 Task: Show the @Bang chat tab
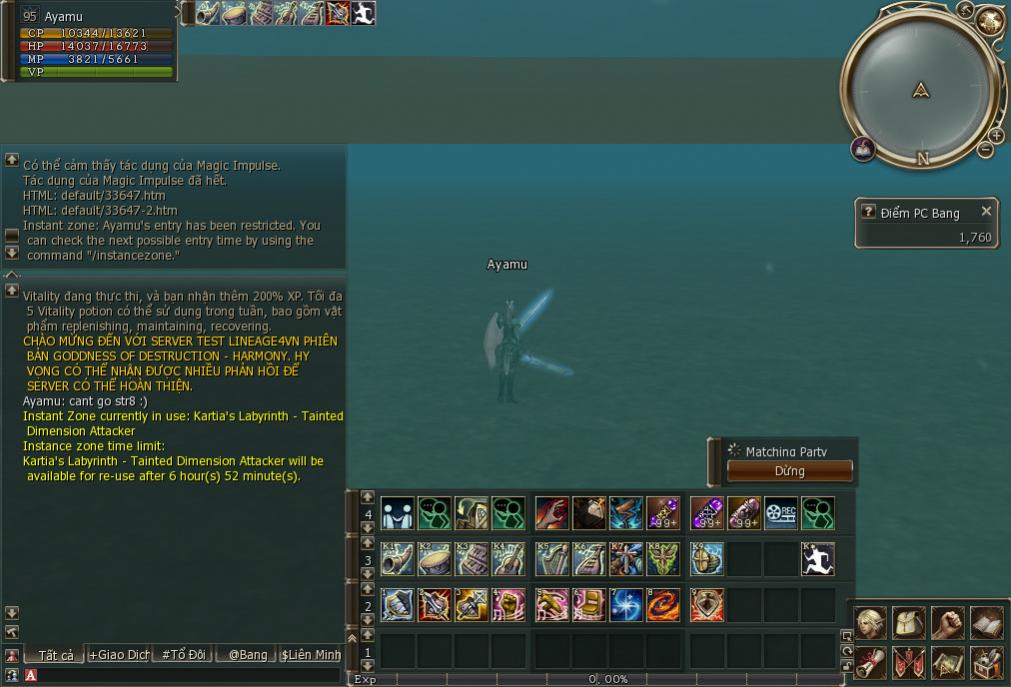point(247,655)
